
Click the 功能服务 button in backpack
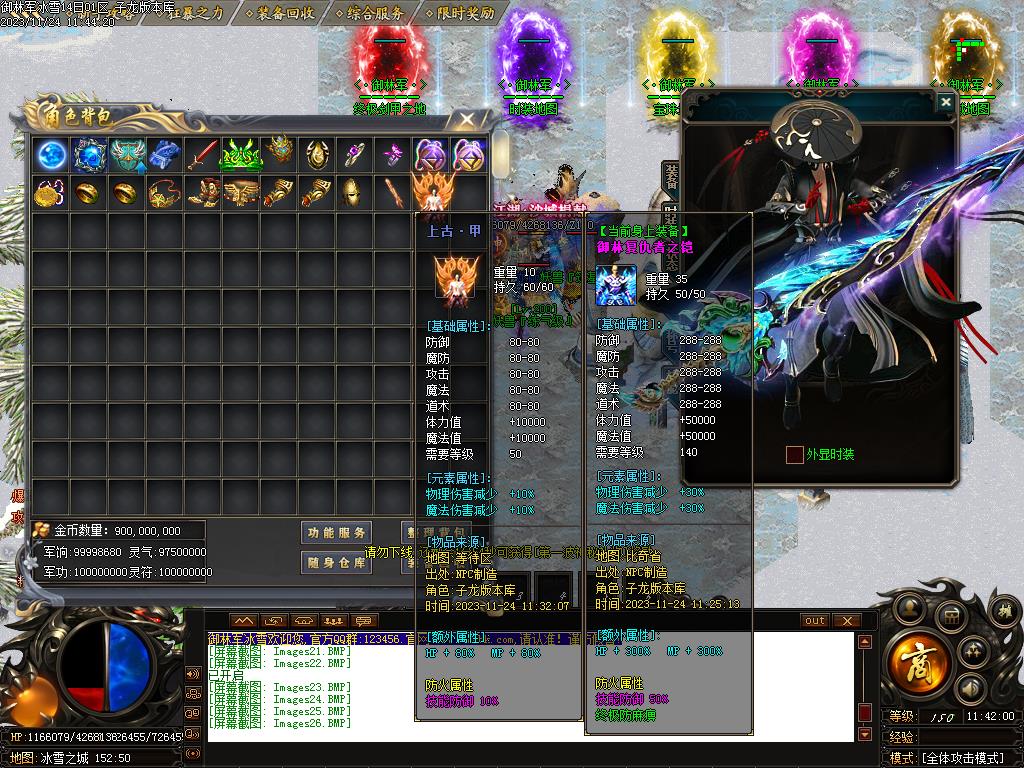pyautogui.click(x=337, y=532)
